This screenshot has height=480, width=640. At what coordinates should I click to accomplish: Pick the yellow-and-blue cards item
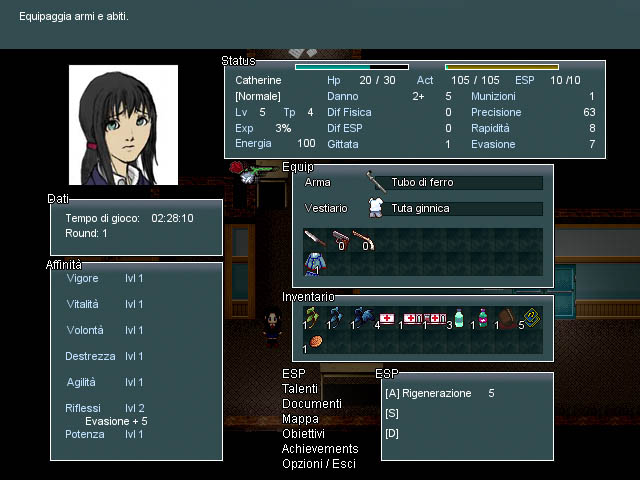pyautogui.click(x=531, y=318)
